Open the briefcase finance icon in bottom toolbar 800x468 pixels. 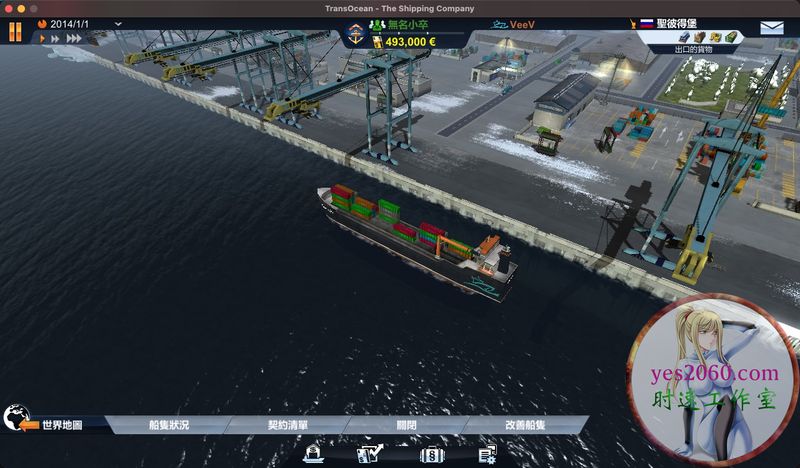tap(431, 455)
